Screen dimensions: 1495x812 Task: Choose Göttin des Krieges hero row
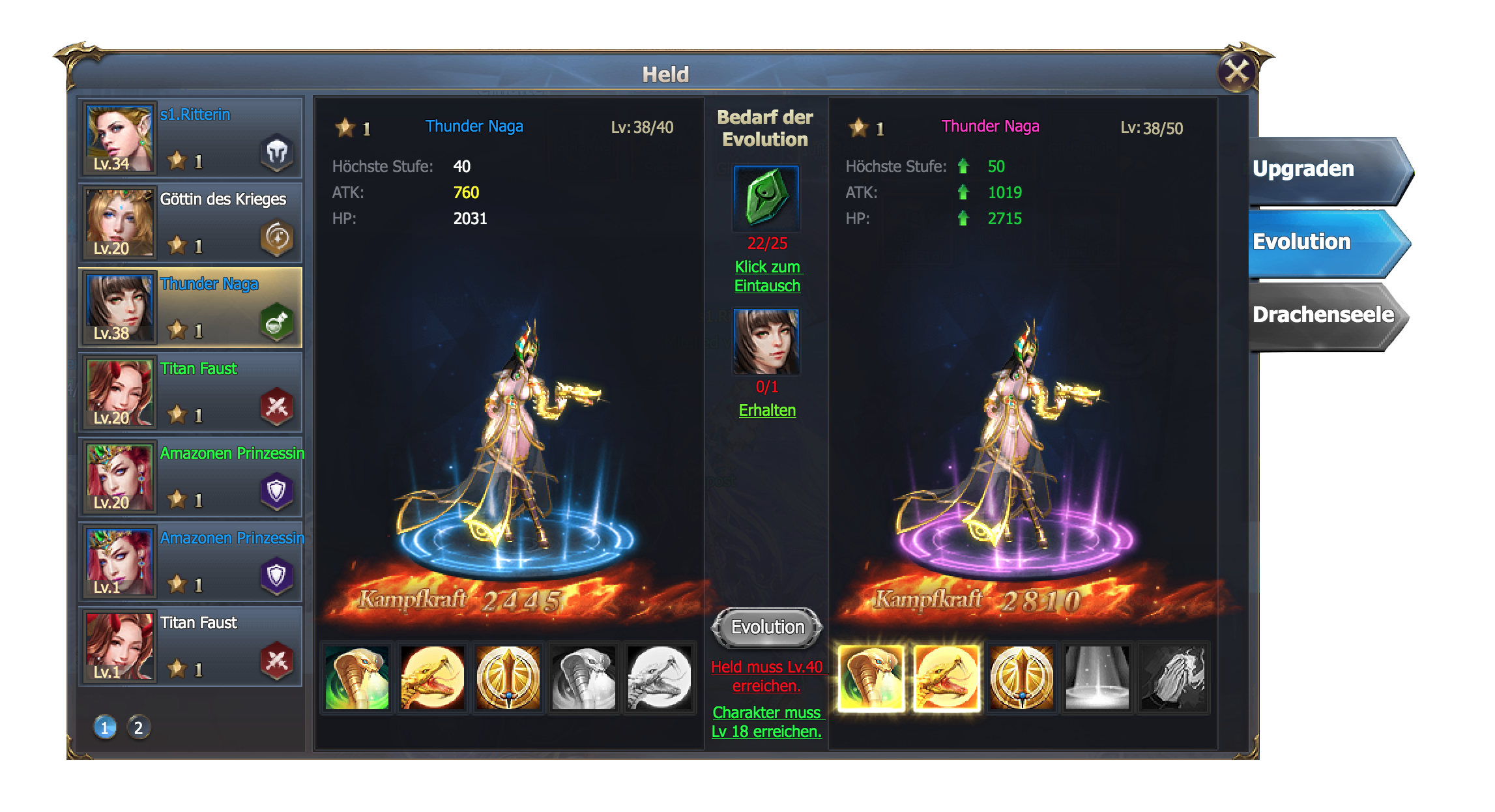(190, 222)
